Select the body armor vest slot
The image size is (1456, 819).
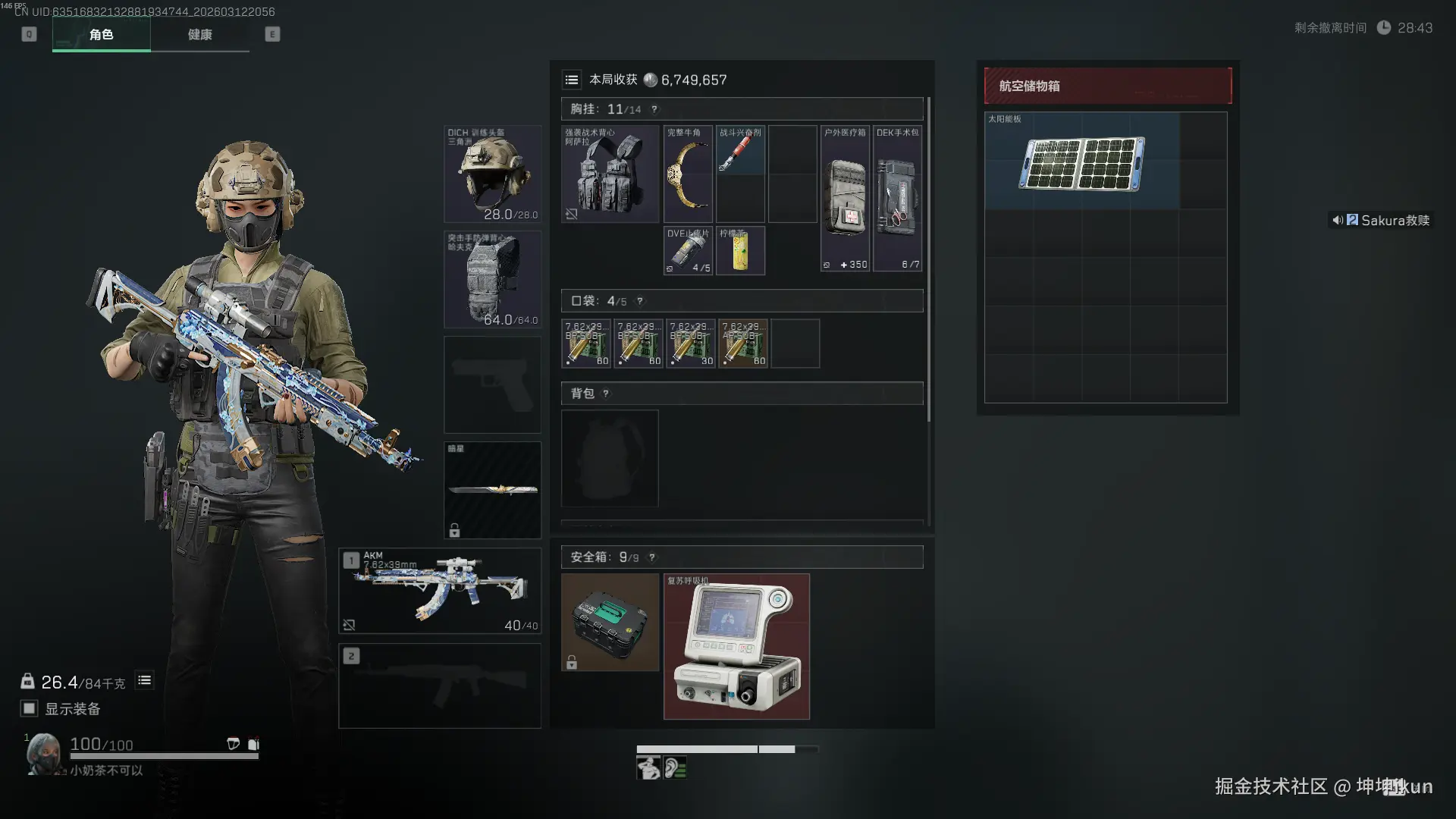[492, 279]
